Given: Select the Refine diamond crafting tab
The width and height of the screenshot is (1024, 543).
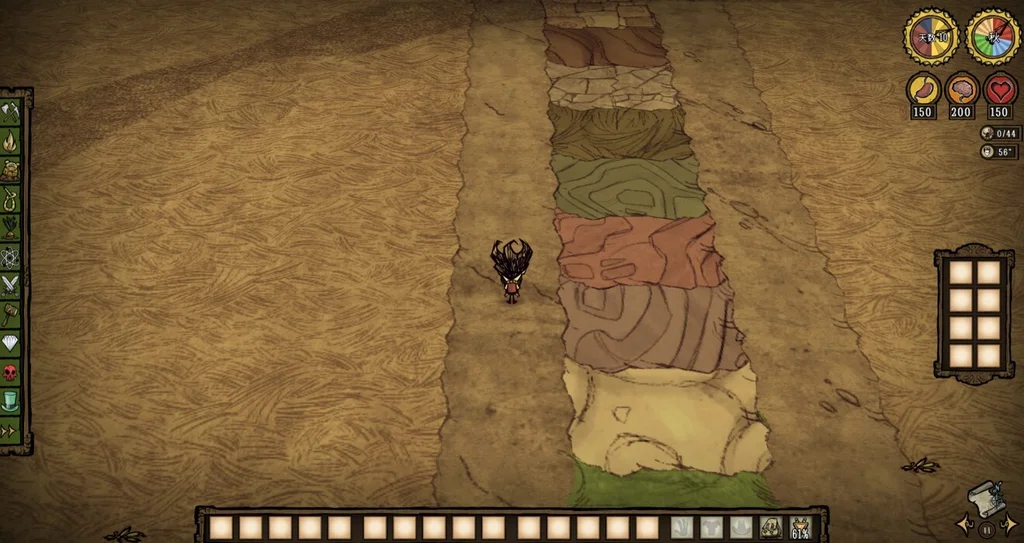Looking at the screenshot, I should pos(11,343).
